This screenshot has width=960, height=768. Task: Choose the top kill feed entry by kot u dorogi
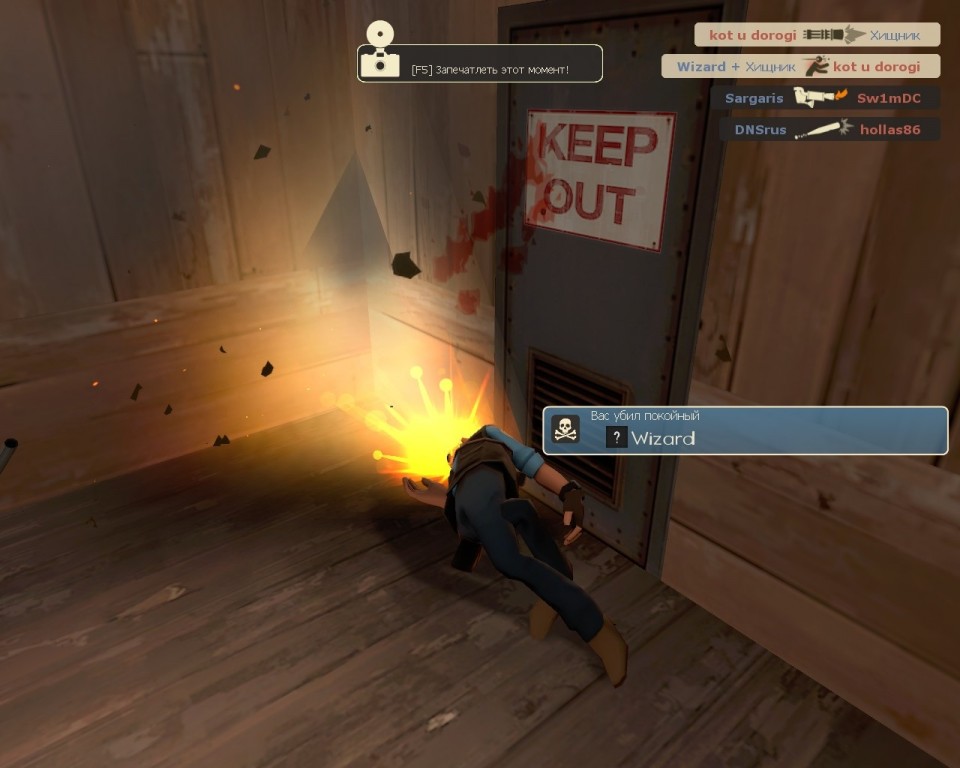[x=817, y=35]
